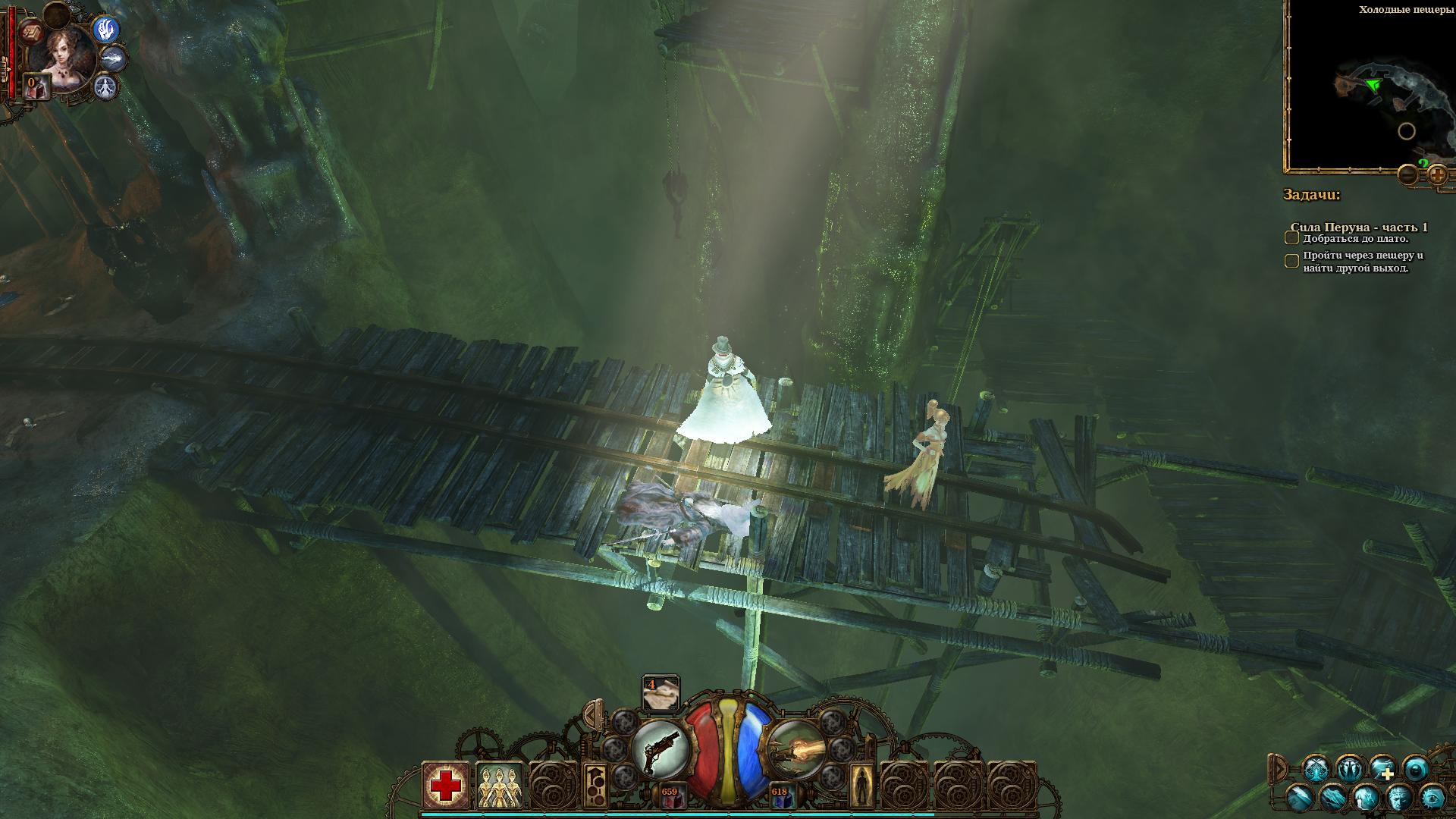Use the companion's potion slot
Image resolution: width=1456 pixels, height=819 pixels.
(x=36, y=87)
